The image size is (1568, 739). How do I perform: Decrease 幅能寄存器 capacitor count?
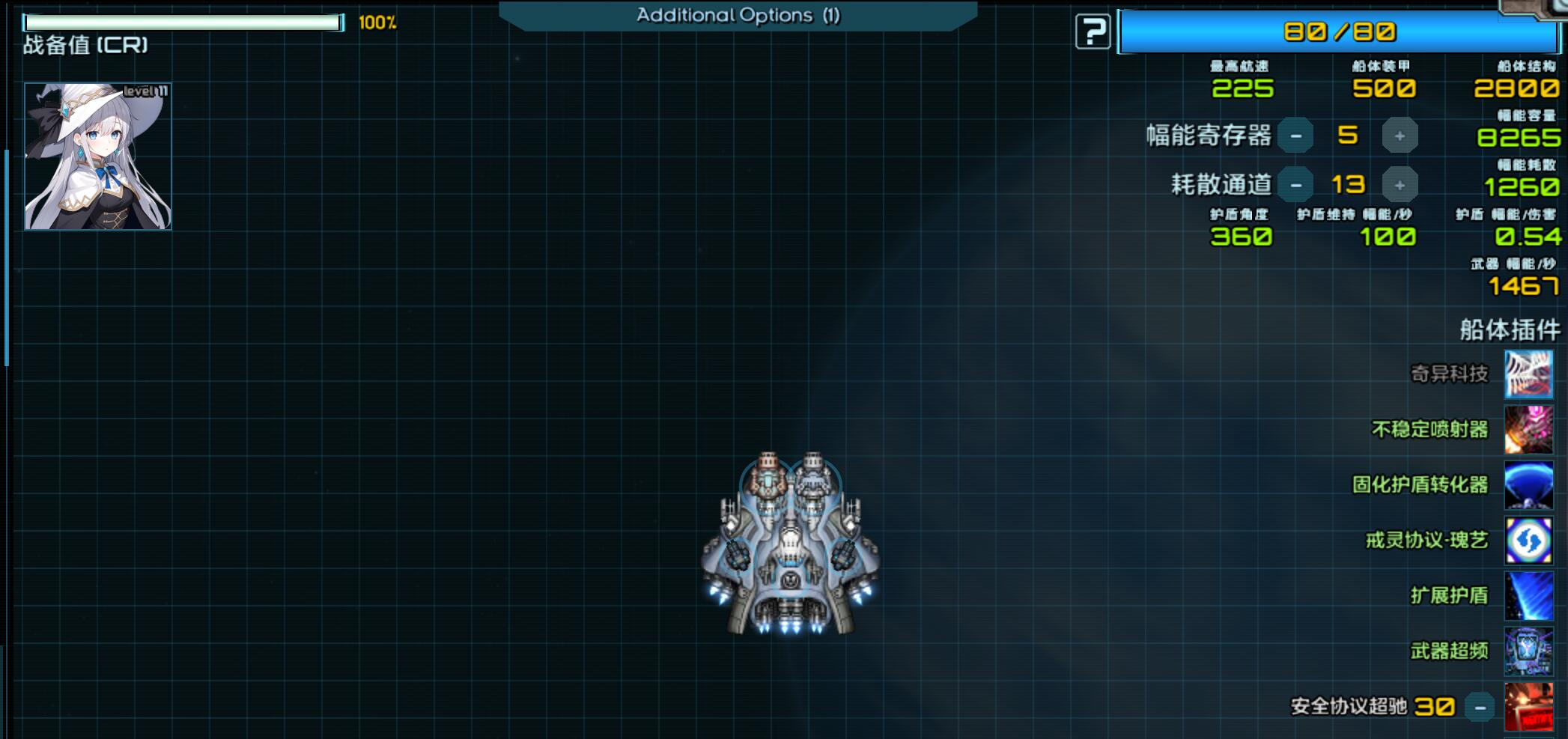click(1295, 136)
